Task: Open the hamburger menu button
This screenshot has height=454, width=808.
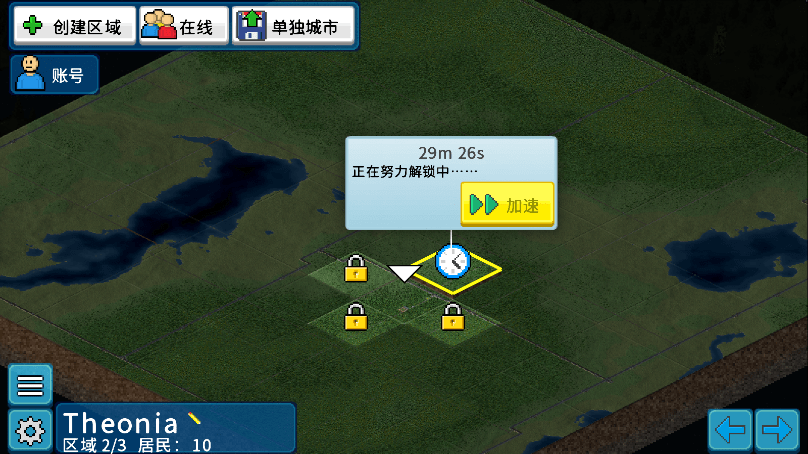Action: (x=30, y=385)
